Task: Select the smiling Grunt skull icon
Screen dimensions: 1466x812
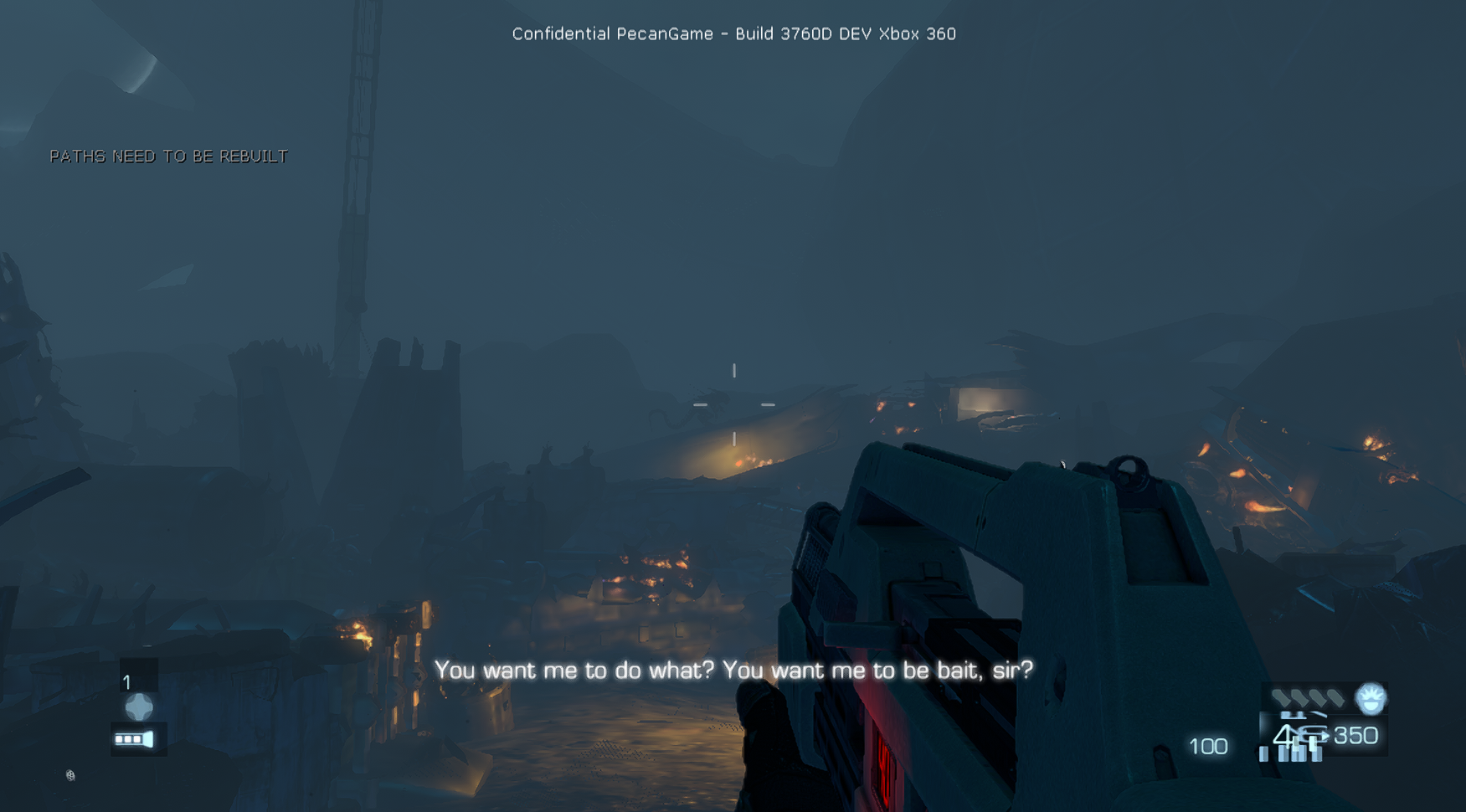Action: (x=1371, y=699)
